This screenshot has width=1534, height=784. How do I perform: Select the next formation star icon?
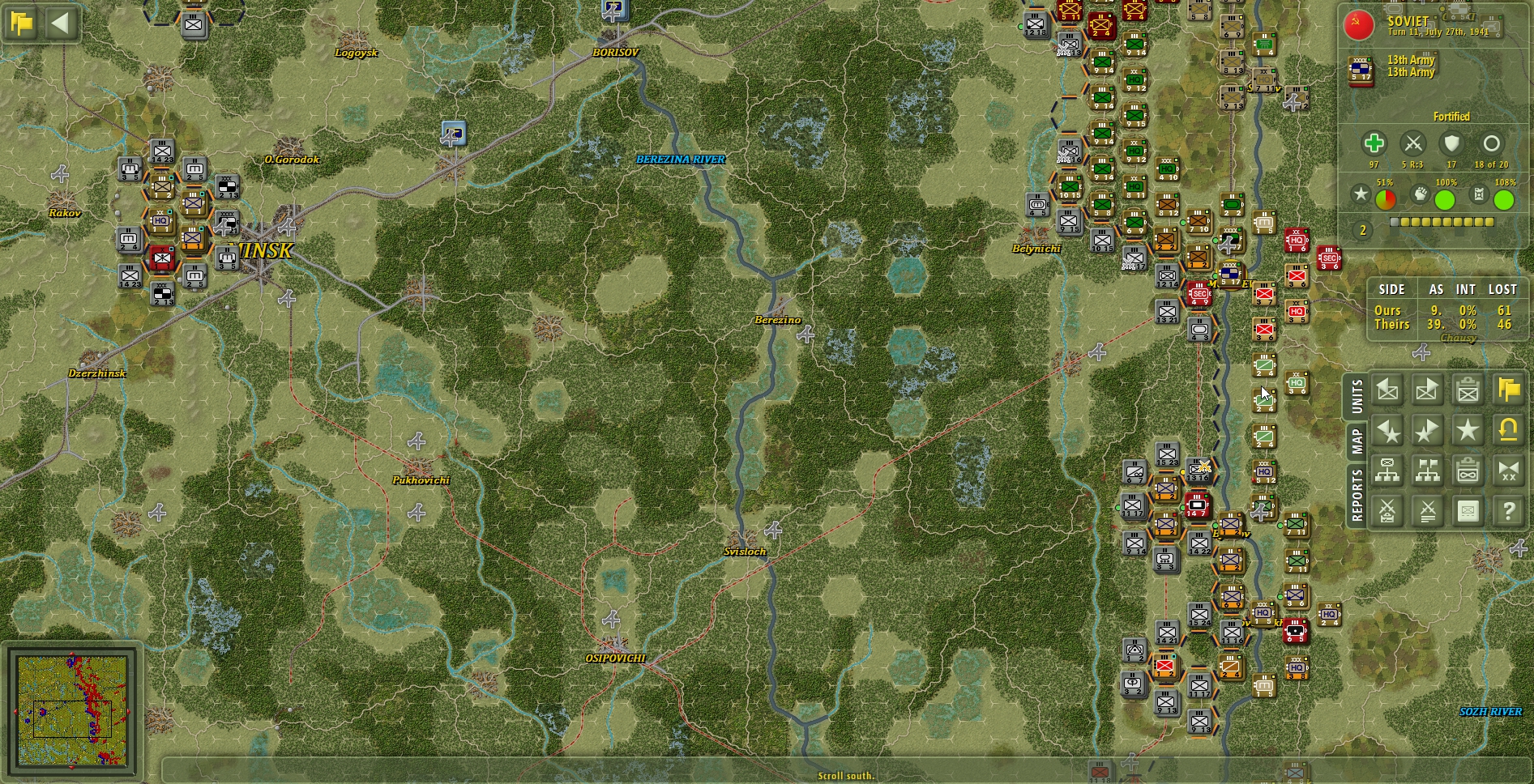[1427, 430]
